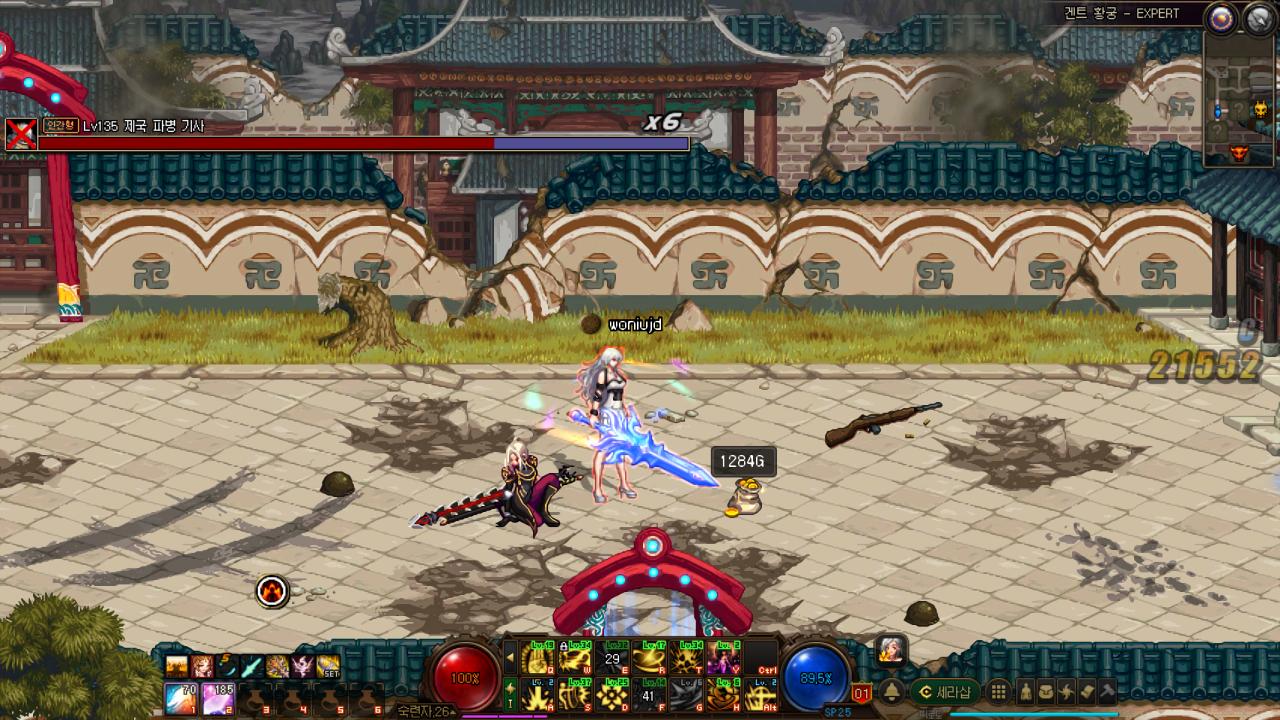The width and height of the screenshot is (1280, 720).
Task: Open the Sera Shop (세라샵) button
Action: 943,691
